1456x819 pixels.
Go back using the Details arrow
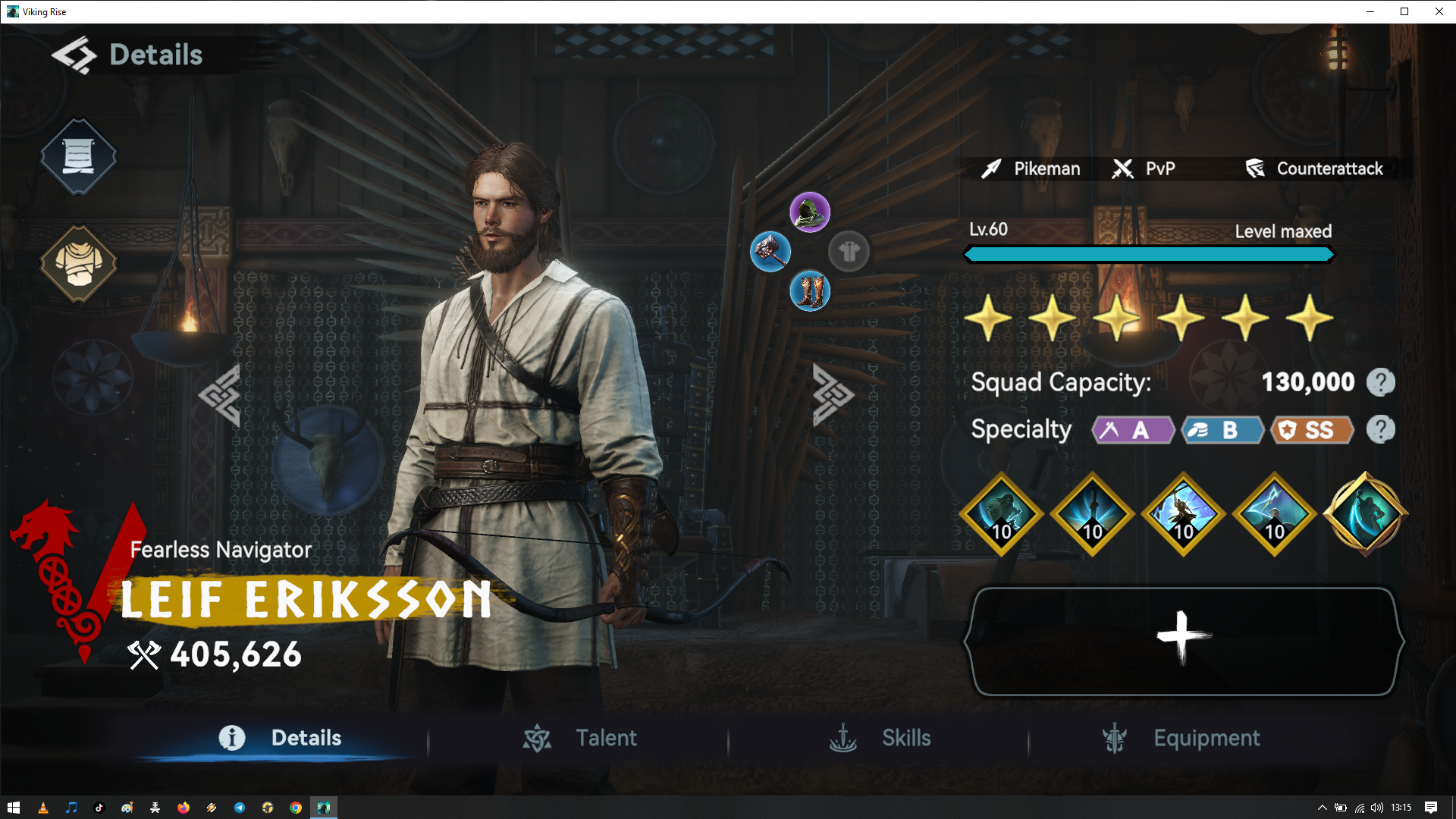pos(74,55)
